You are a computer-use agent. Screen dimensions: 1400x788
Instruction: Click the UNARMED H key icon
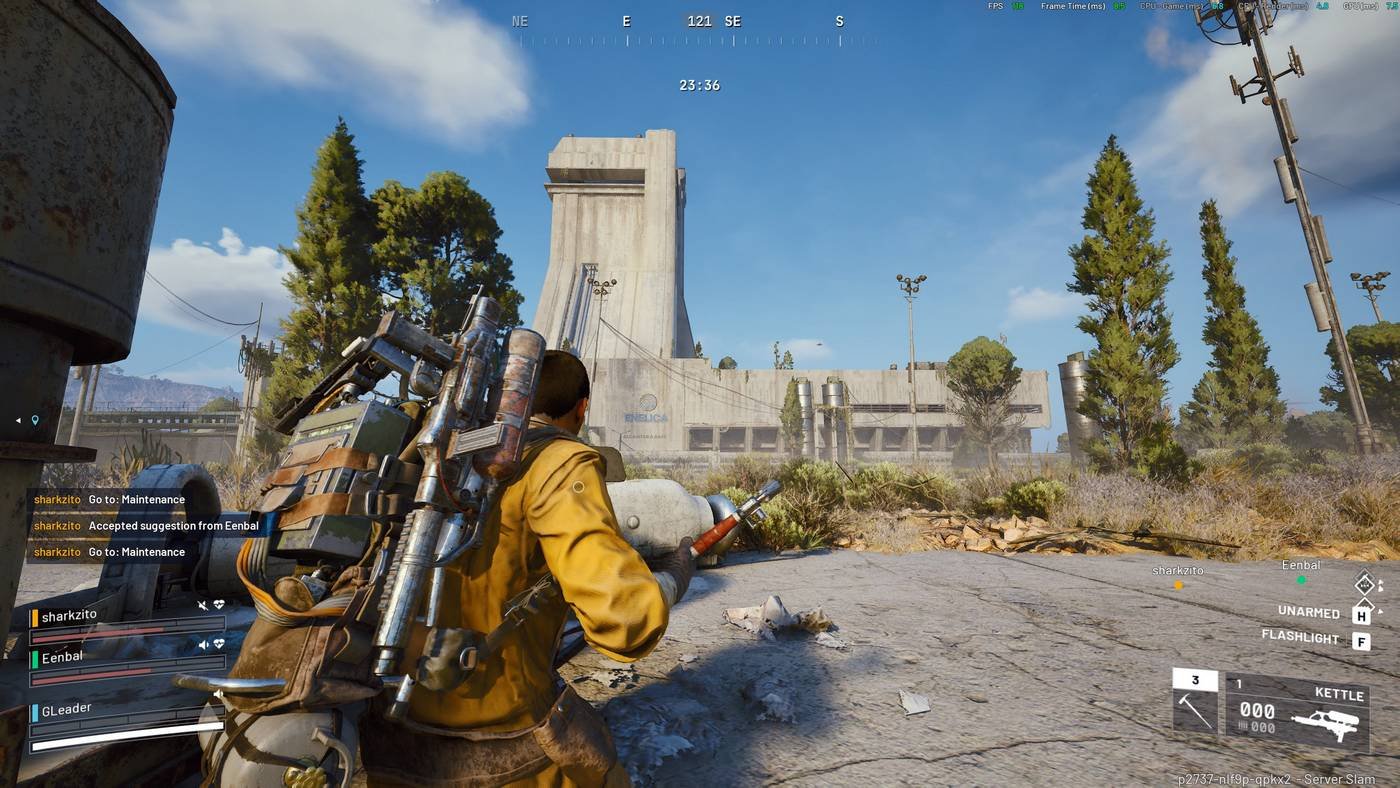[1362, 615]
